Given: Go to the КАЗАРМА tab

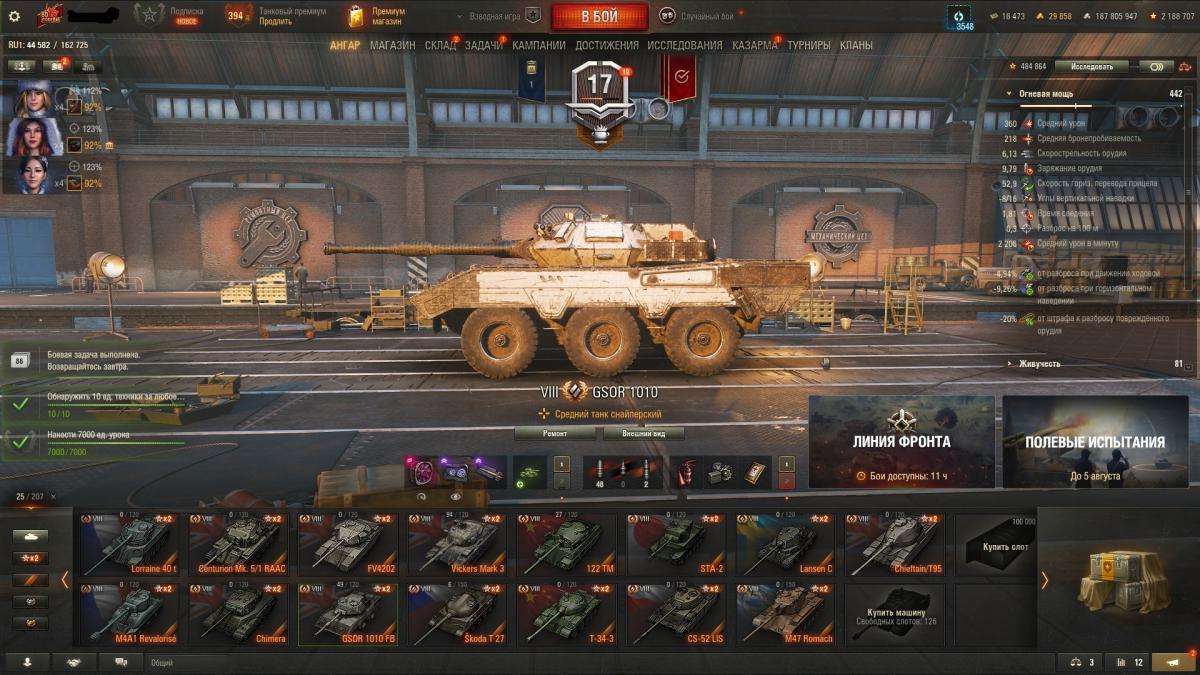Looking at the screenshot, I should coord(754,45).
